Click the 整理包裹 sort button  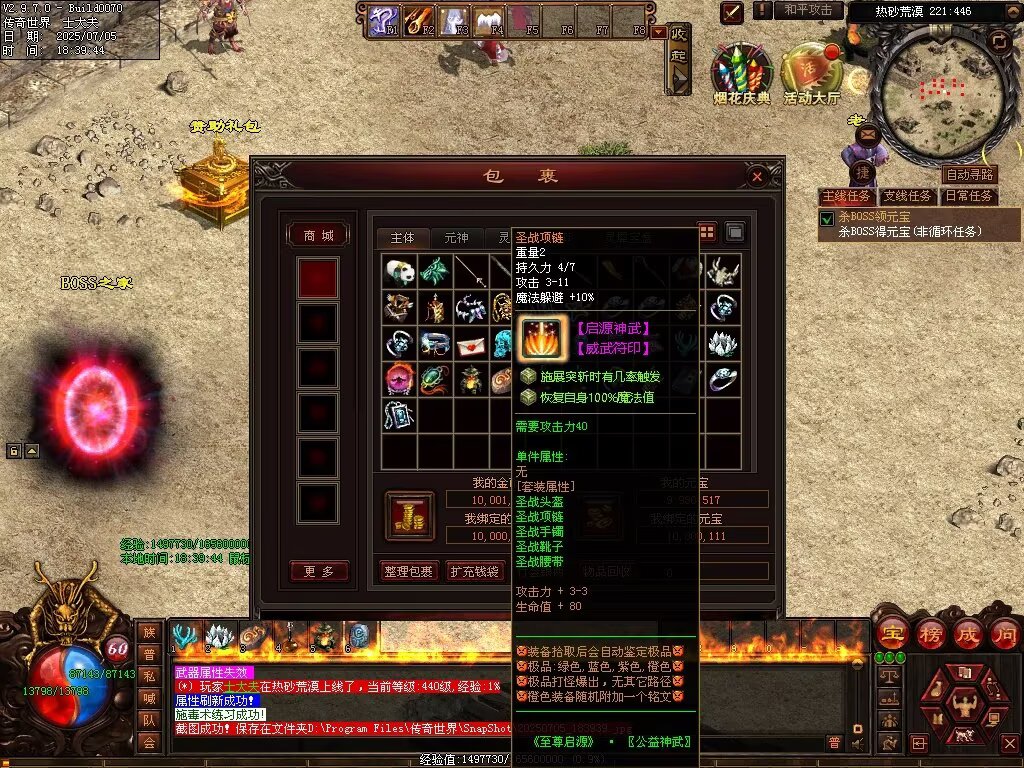tap(408, 571)
